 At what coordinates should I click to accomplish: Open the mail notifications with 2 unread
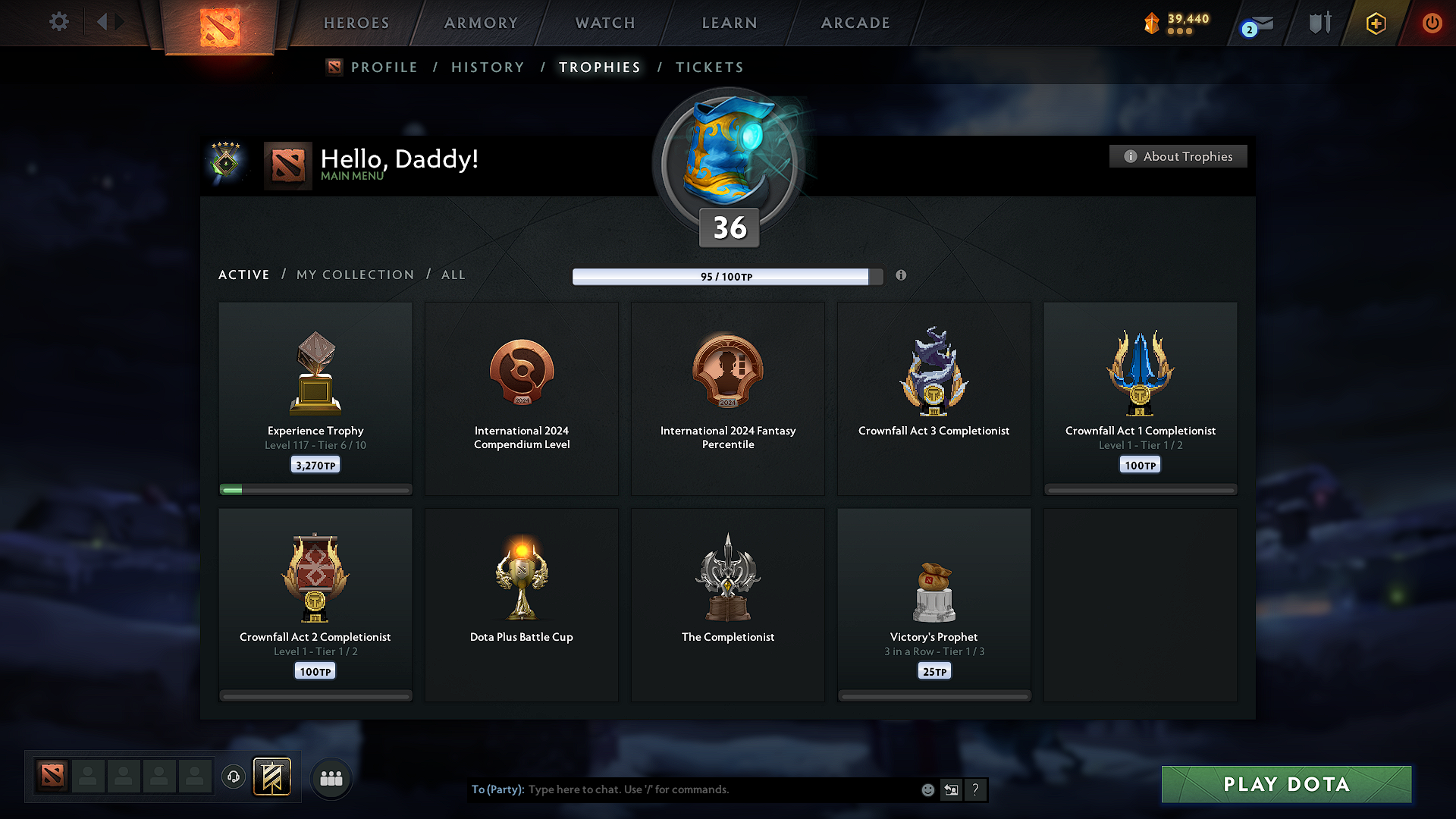coord(1255,23)
